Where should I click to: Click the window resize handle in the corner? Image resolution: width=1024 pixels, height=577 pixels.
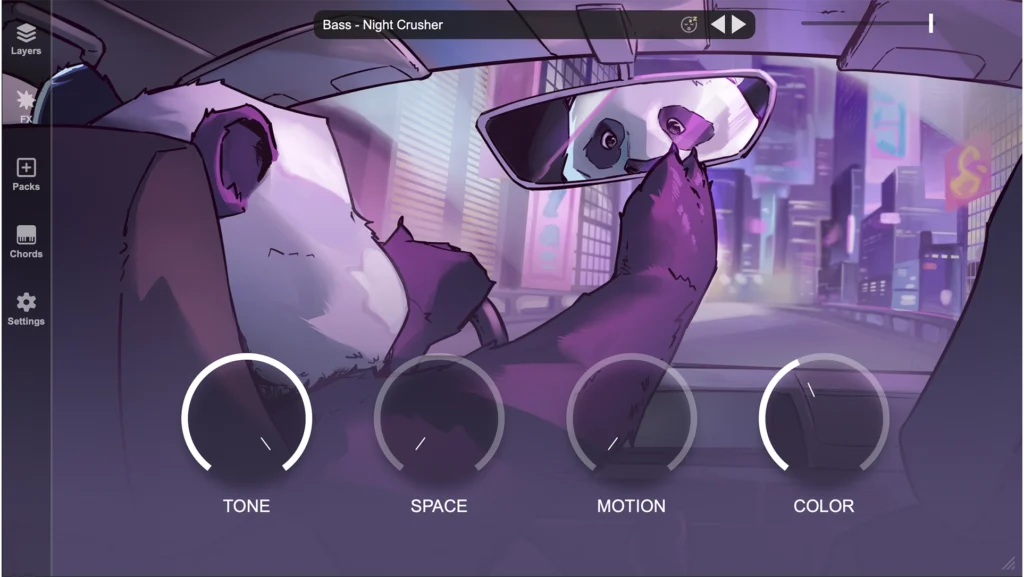[1009, 563]
